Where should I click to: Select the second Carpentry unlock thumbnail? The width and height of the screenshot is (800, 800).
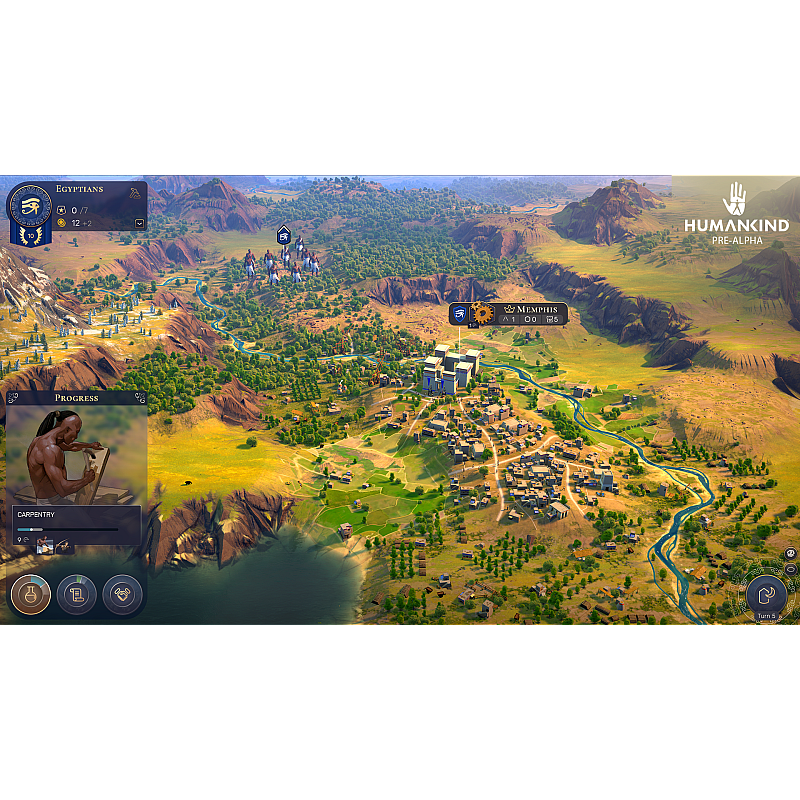(x=63, y=544)
